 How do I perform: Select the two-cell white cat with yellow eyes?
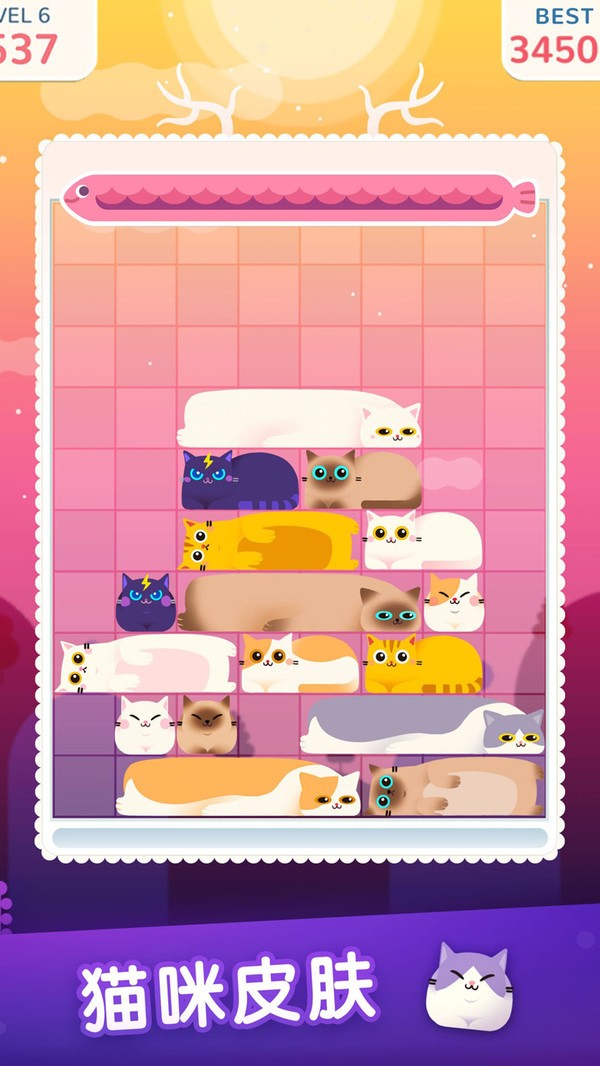(x=422, y=540)
